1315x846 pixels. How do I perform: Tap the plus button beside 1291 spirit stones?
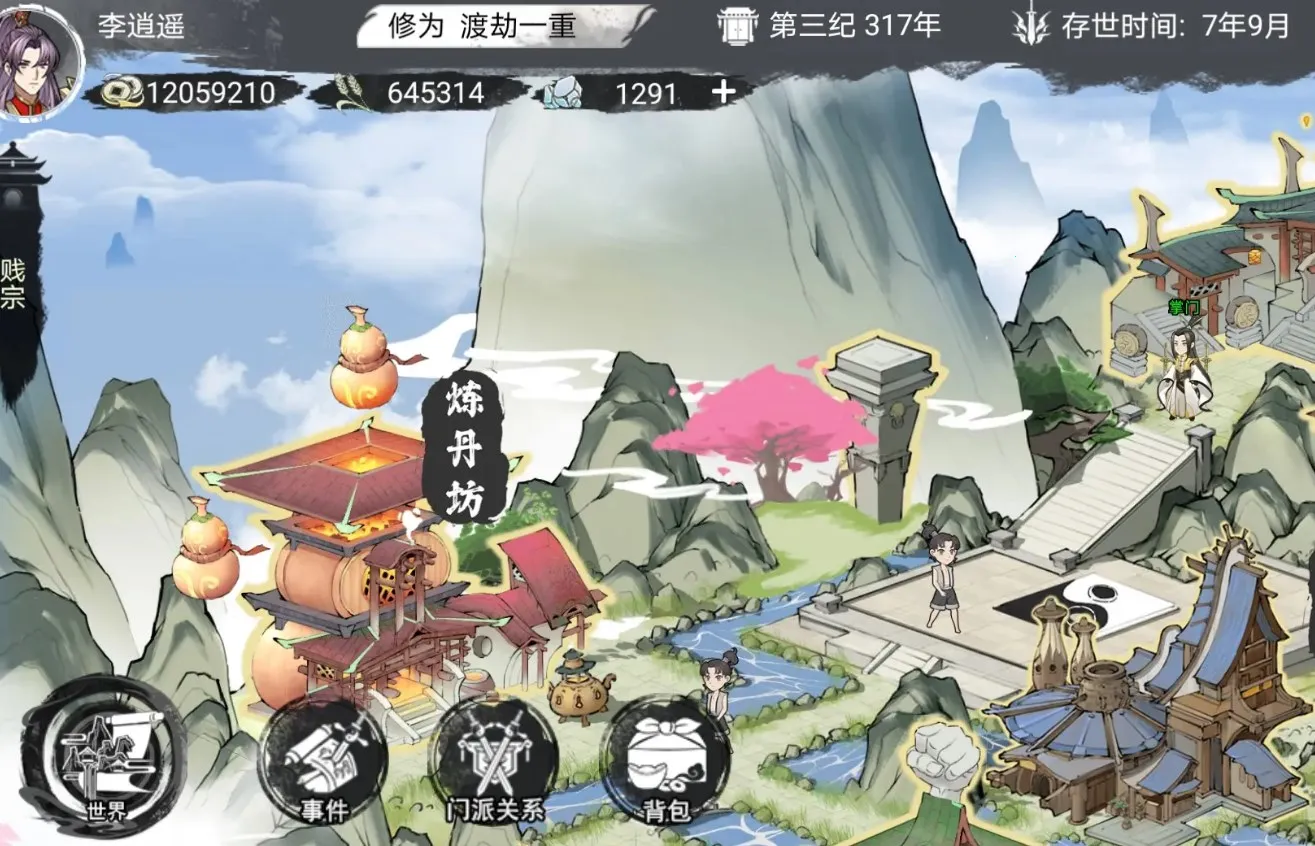click(723, 92)
